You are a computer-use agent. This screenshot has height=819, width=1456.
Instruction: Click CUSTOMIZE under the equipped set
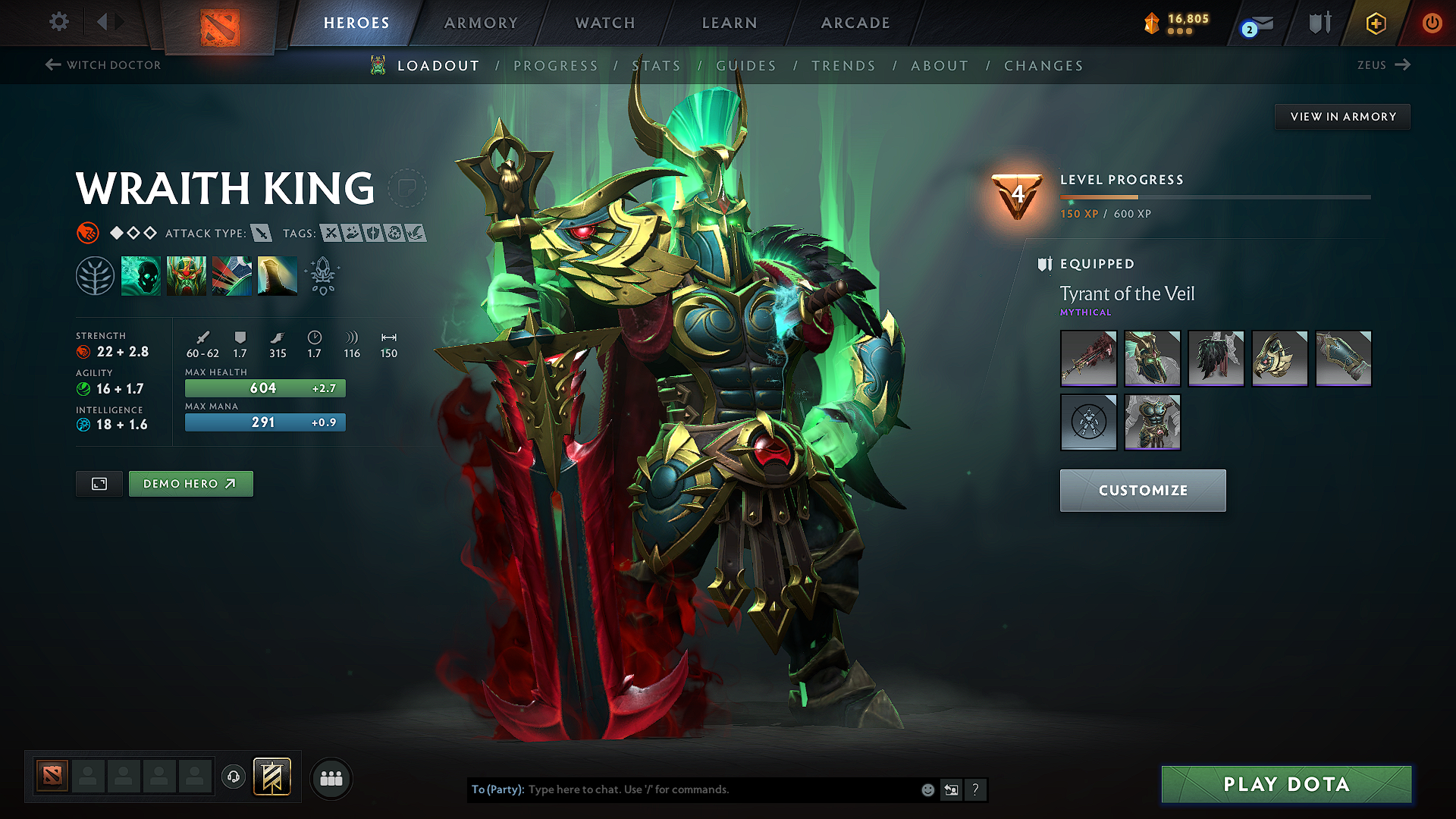click(x=1142, y=491)
